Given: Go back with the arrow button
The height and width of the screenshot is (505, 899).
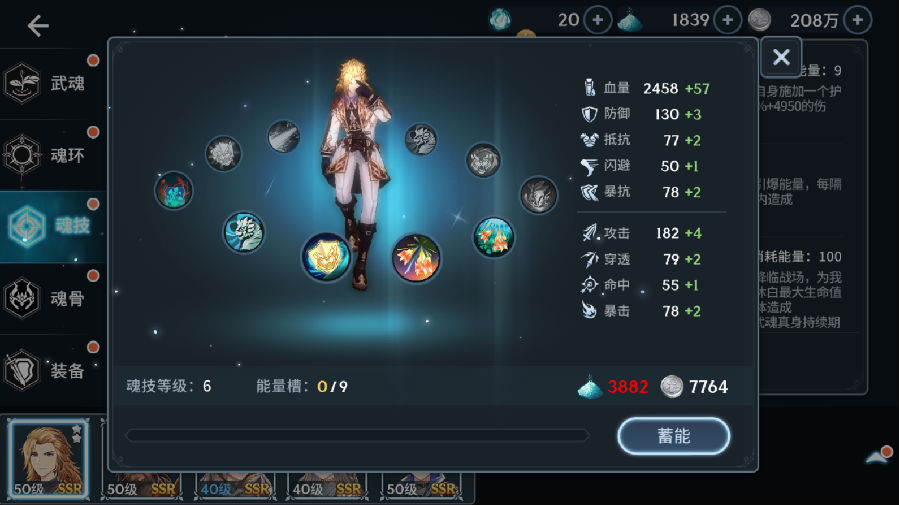Looking at the screenshot, I should click(38, 26).
